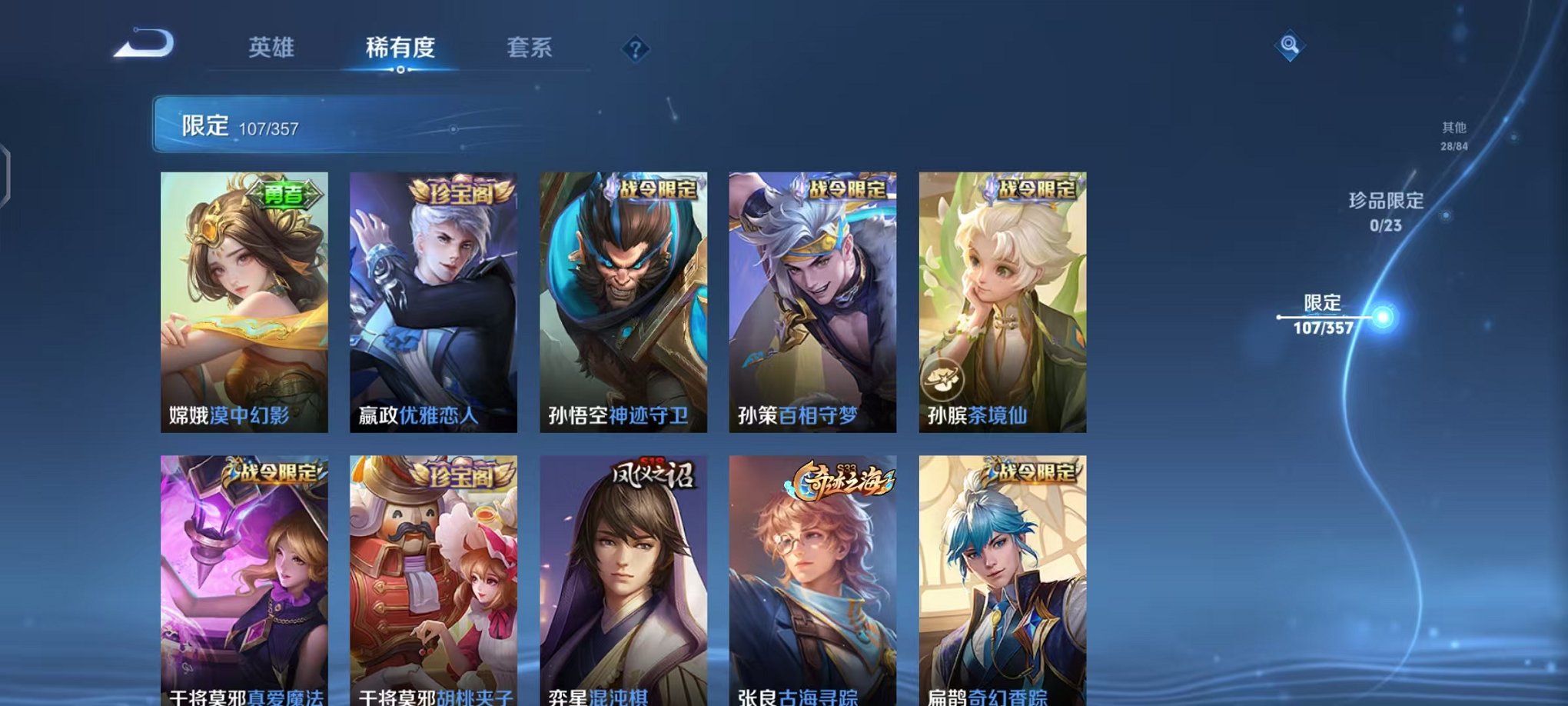1568x706 pixels.
Task: Click the 勇者 badge on 嫦娥's skin card
Action: (x=284, y=195)
